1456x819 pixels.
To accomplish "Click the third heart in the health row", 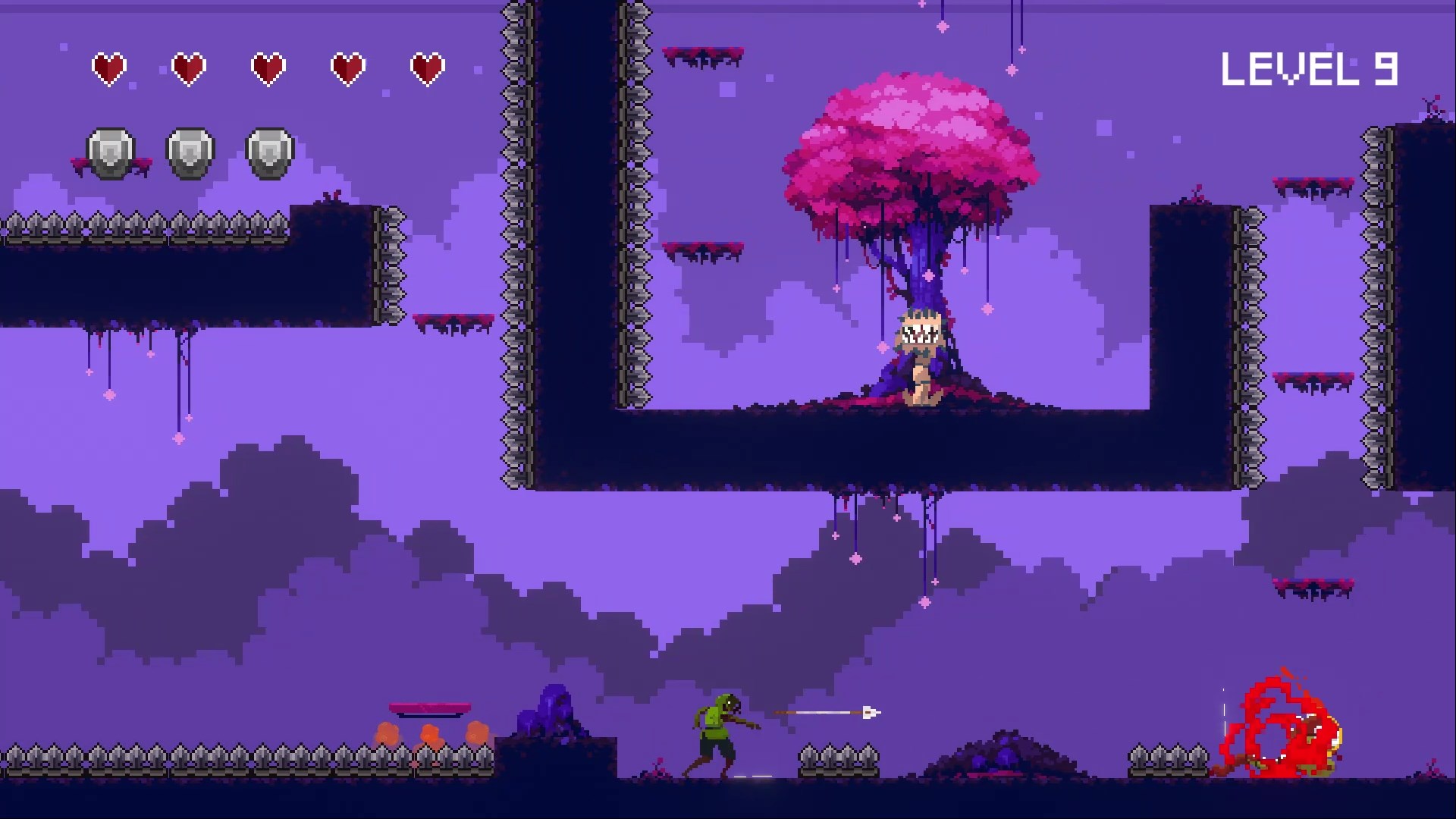I will coord(268,67).
